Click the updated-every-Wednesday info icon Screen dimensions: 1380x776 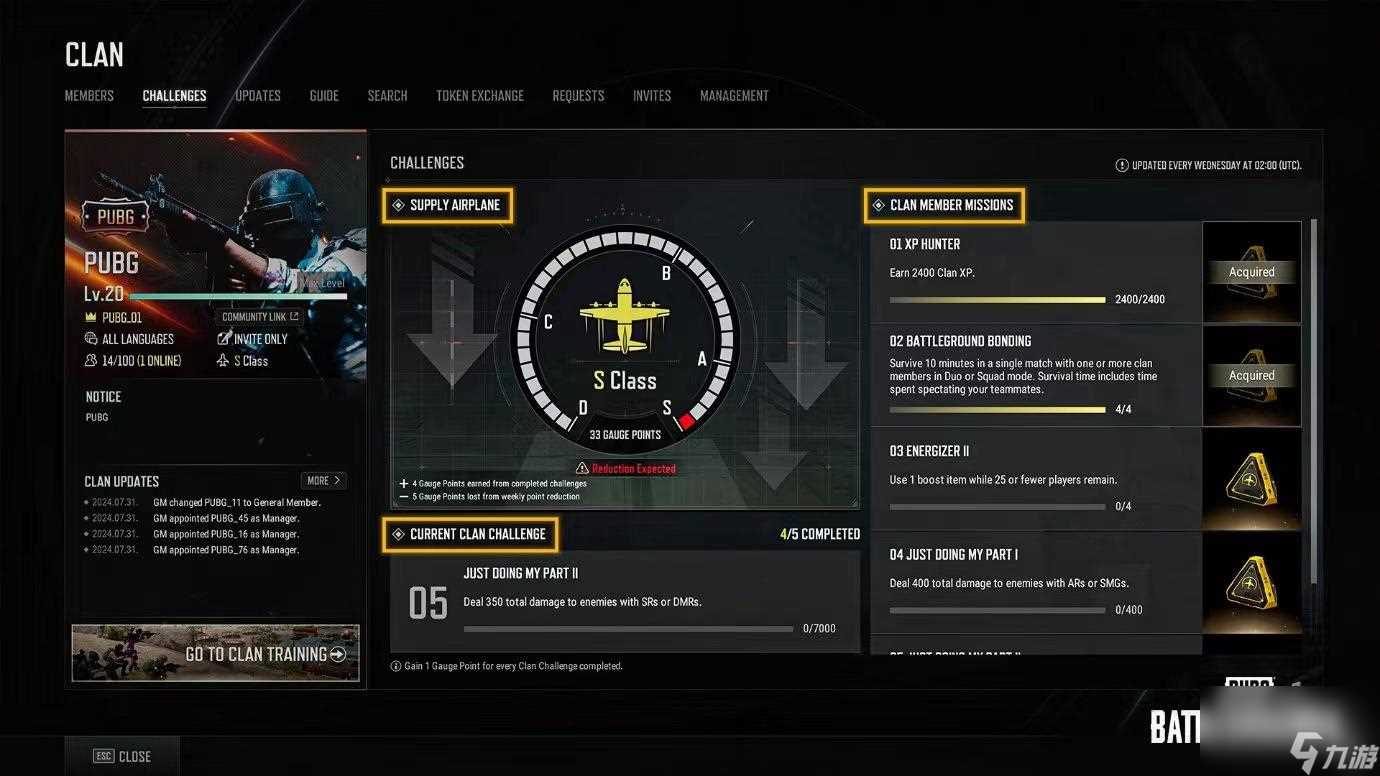click(1124, 165)
